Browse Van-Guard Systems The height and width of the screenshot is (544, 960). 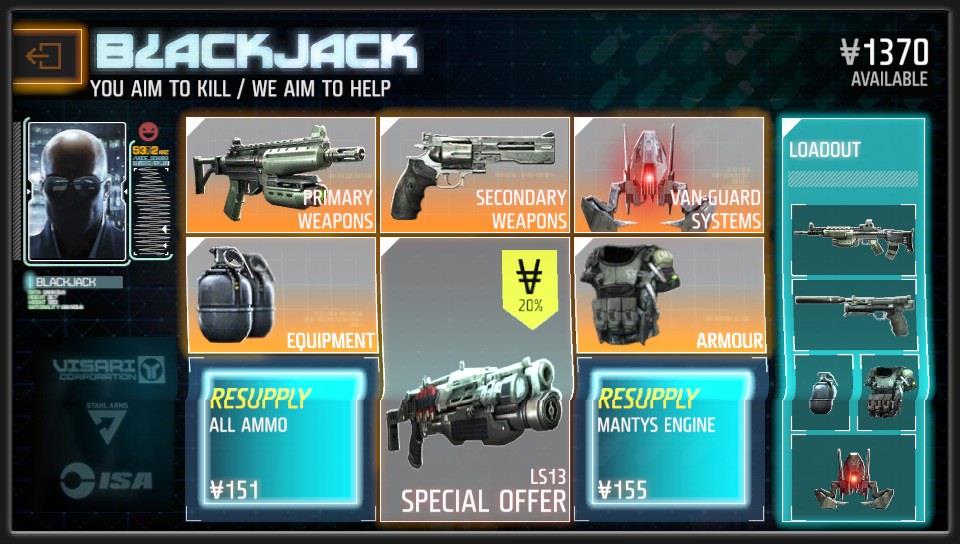[x=668, y=175]
